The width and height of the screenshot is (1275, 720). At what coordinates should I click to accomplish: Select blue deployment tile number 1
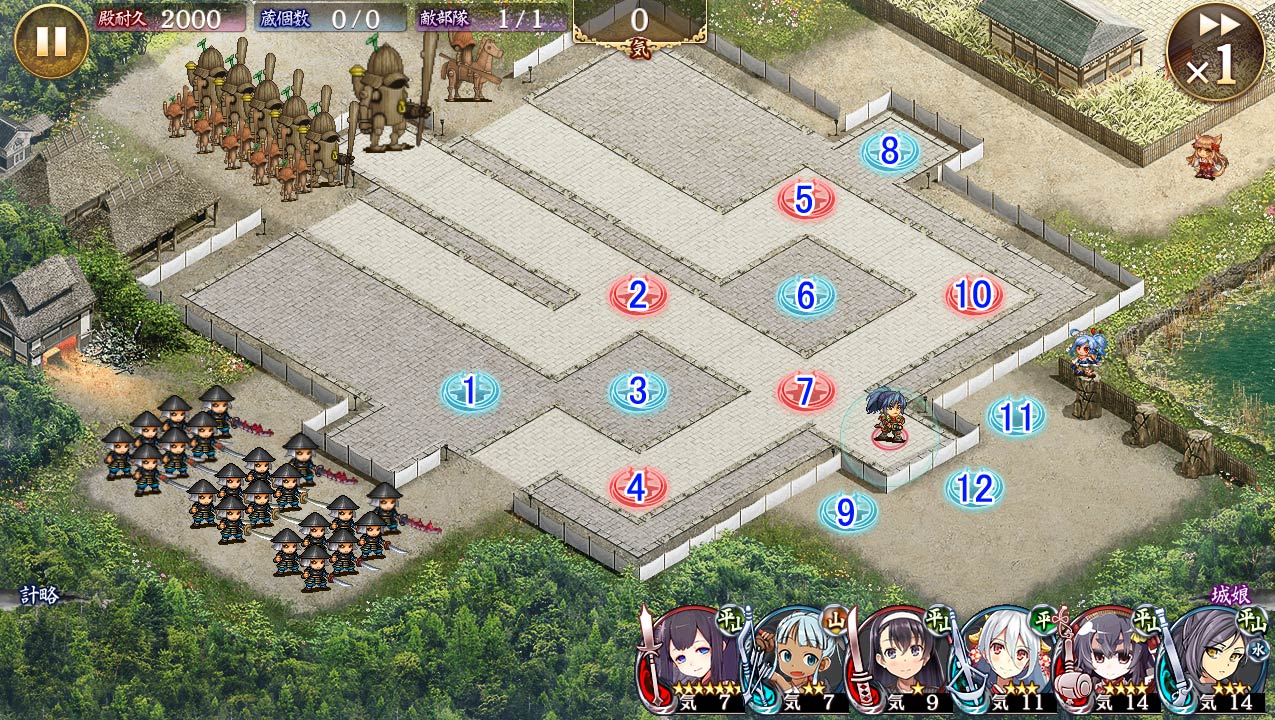point(470,391)
